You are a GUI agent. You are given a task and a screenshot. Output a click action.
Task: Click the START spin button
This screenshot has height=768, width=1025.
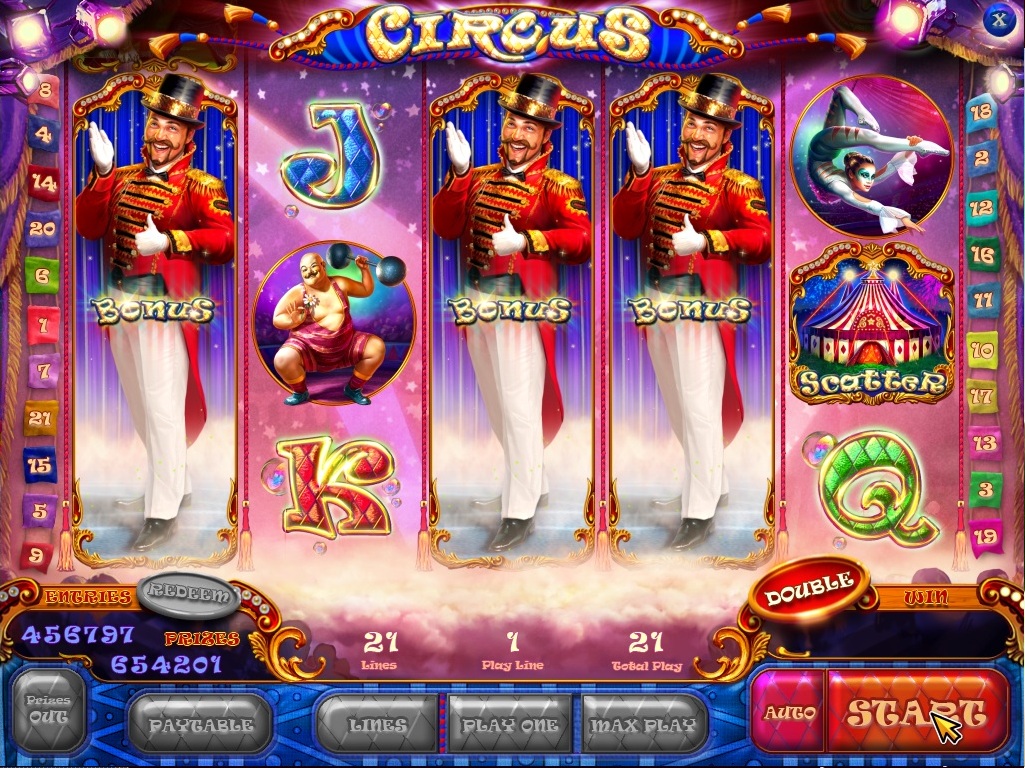[917, 712]
